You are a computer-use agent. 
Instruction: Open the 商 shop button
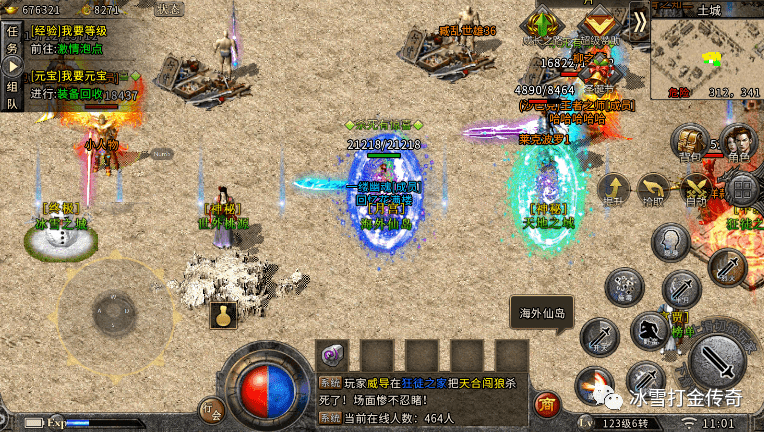pyautogui.click(x=546, y=405)
